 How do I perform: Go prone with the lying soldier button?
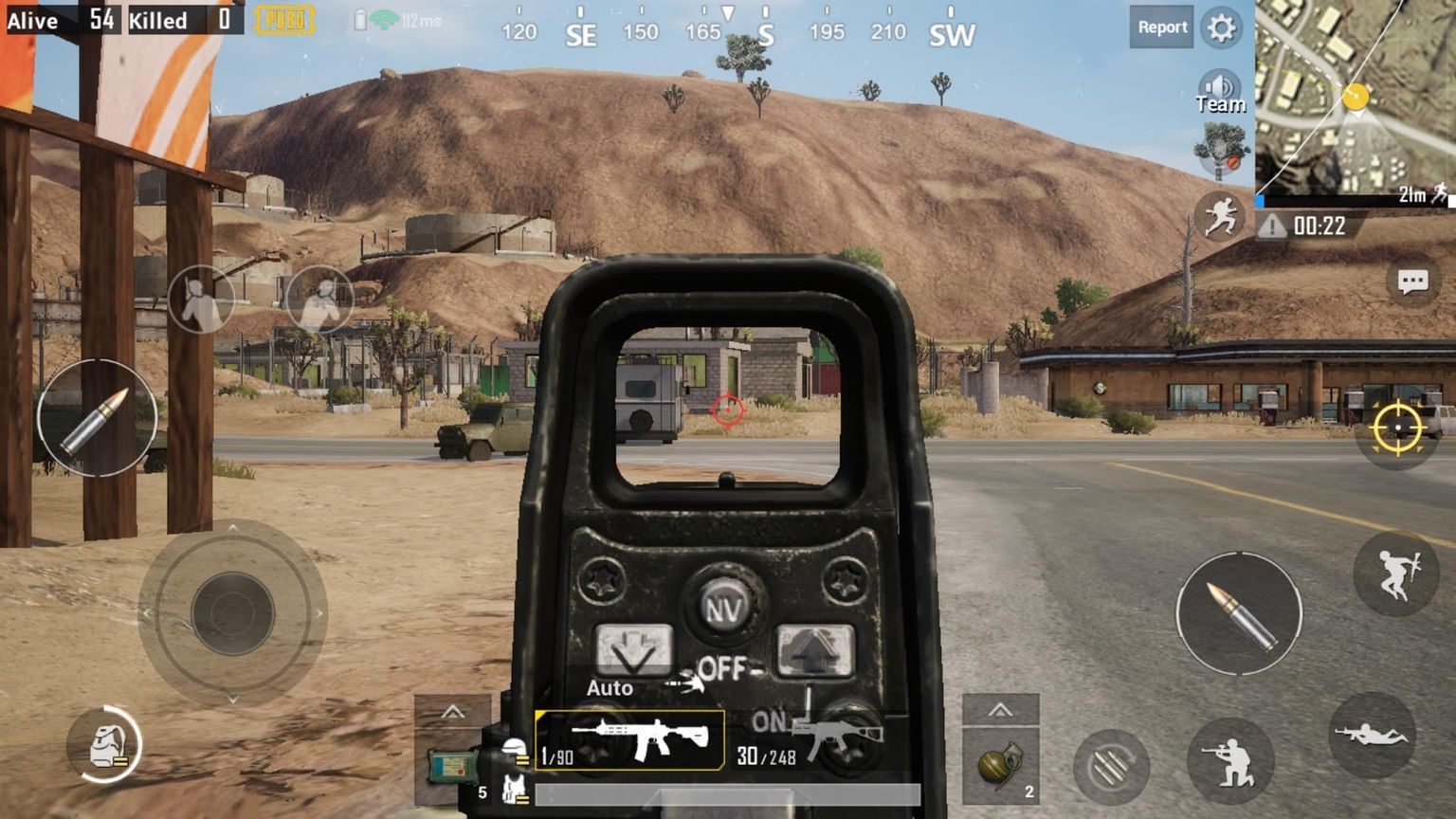click(x=1371, y=735)
